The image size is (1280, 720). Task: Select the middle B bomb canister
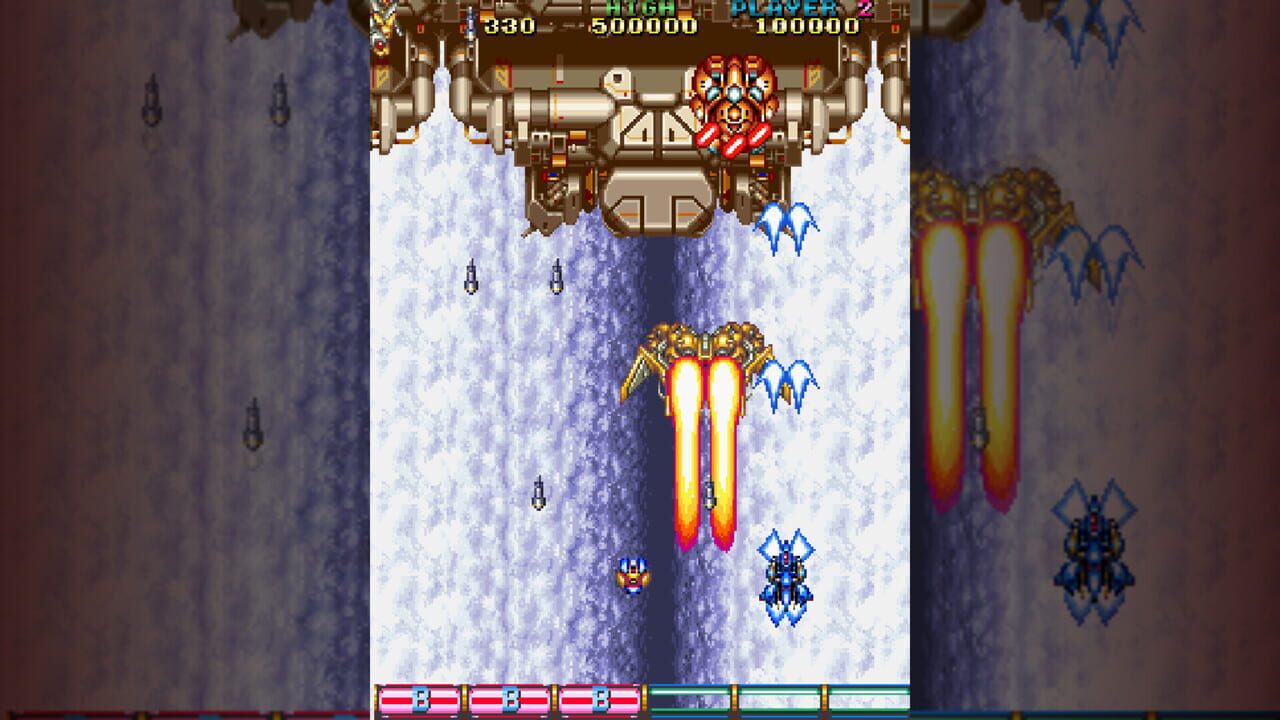[513, 697]
